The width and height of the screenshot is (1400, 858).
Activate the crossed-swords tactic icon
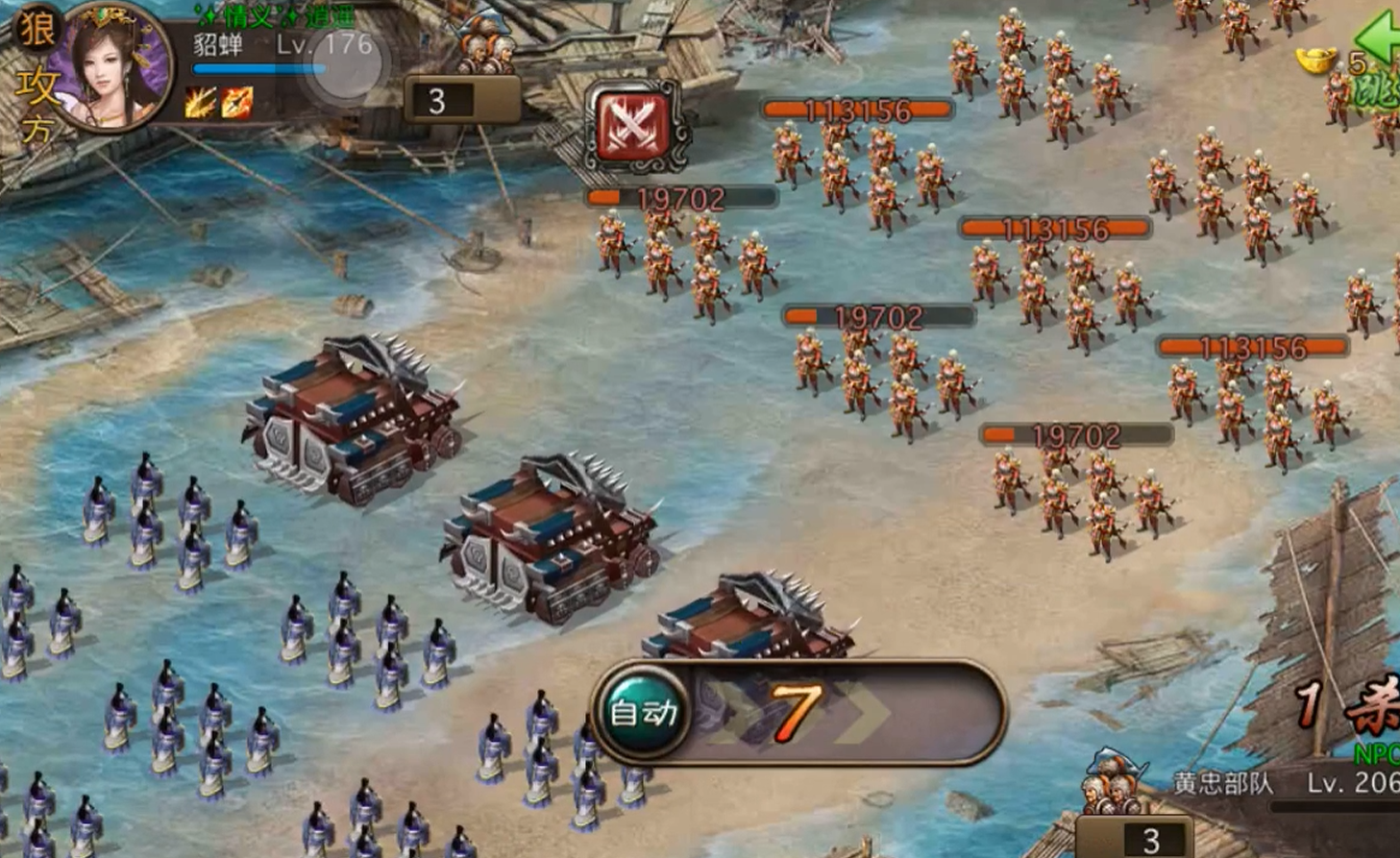click(x=633, y=126)
